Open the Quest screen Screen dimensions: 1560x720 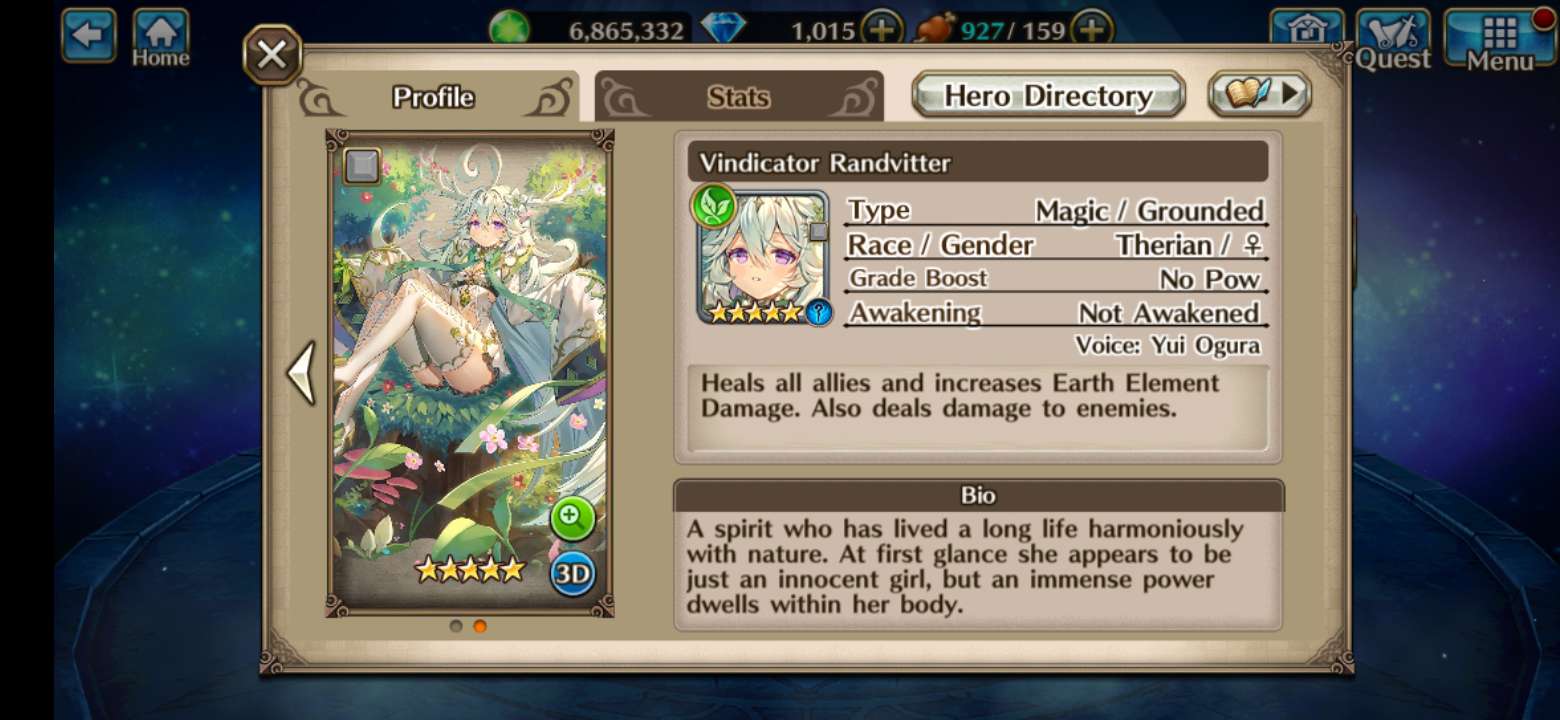pyautogui.click(x=1393, y=40)
